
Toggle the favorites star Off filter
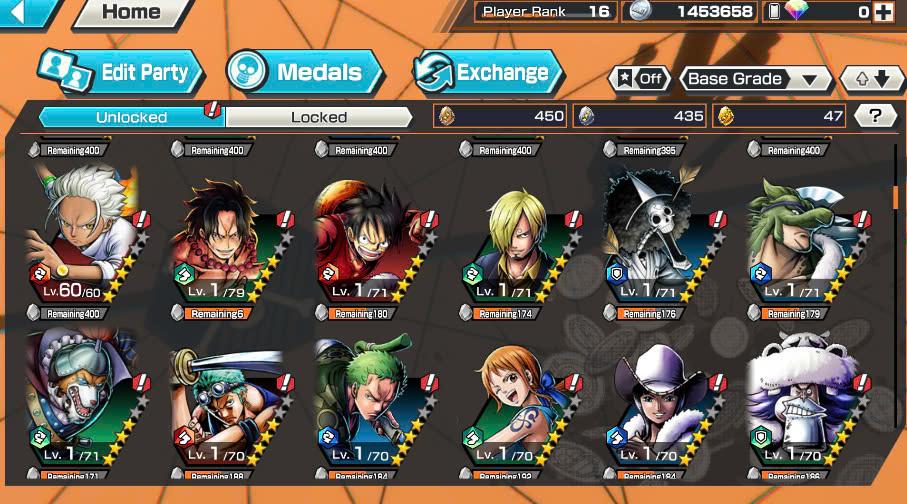(x=639, y=79)
